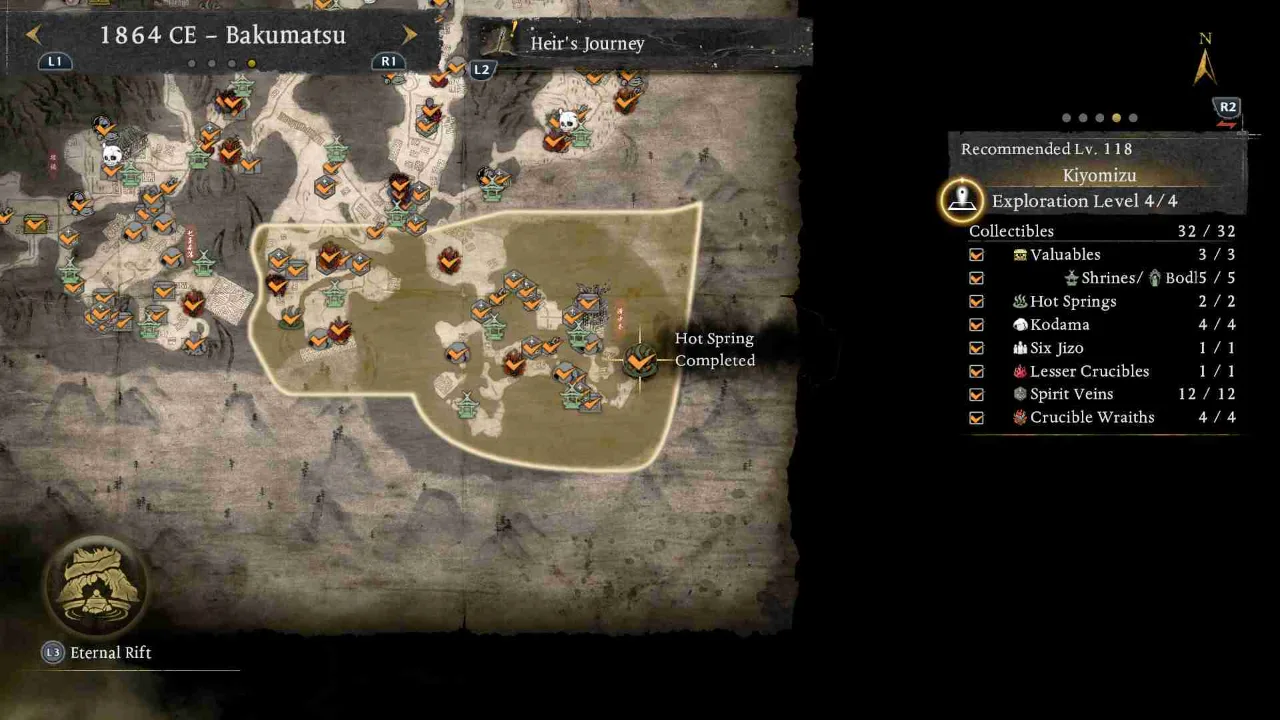Open the Collectibles 32/32 summary row
1280x720 pixels.
point(1102,231)
